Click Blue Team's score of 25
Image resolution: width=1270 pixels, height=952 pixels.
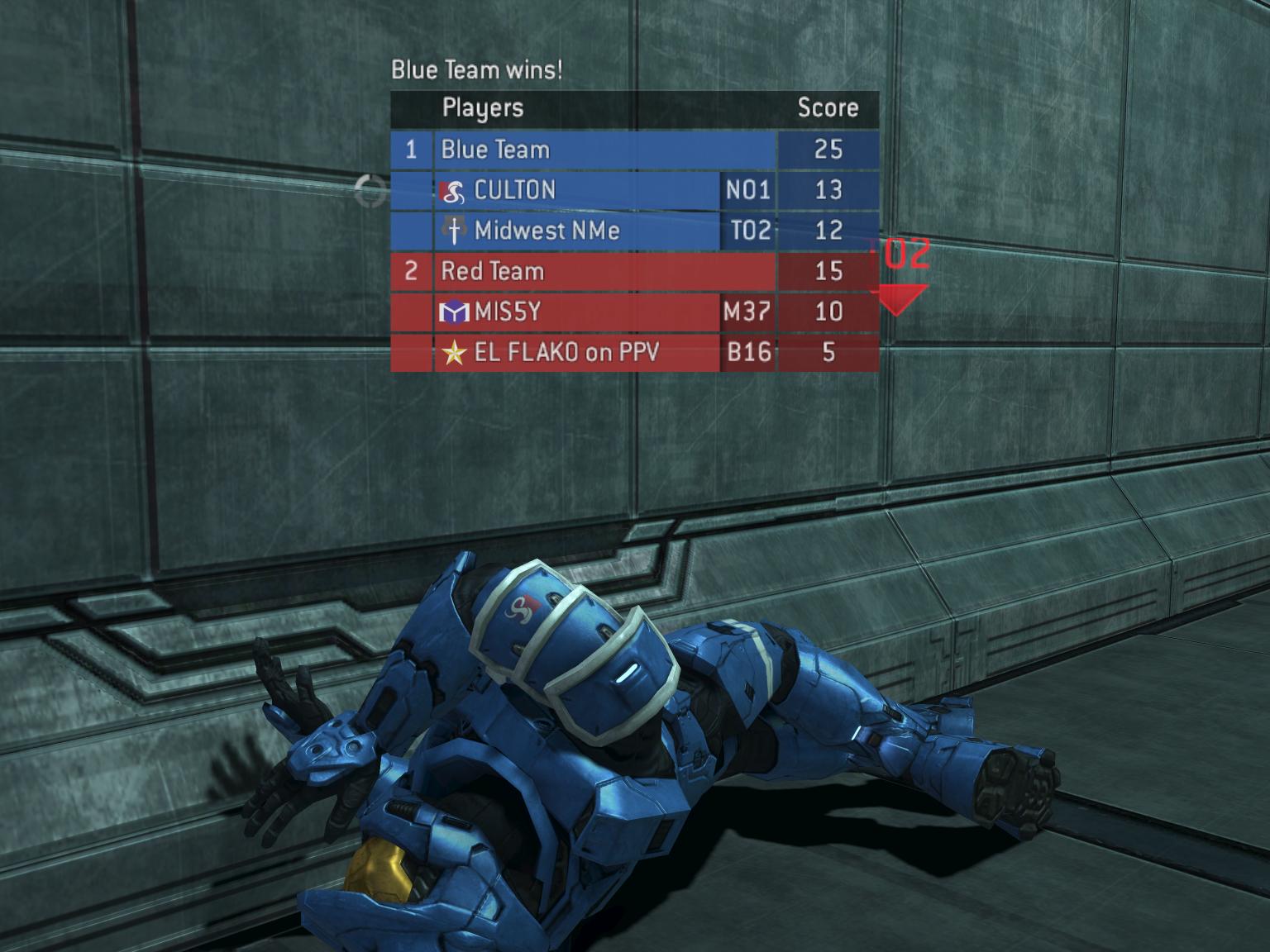(x=828, y=150)
